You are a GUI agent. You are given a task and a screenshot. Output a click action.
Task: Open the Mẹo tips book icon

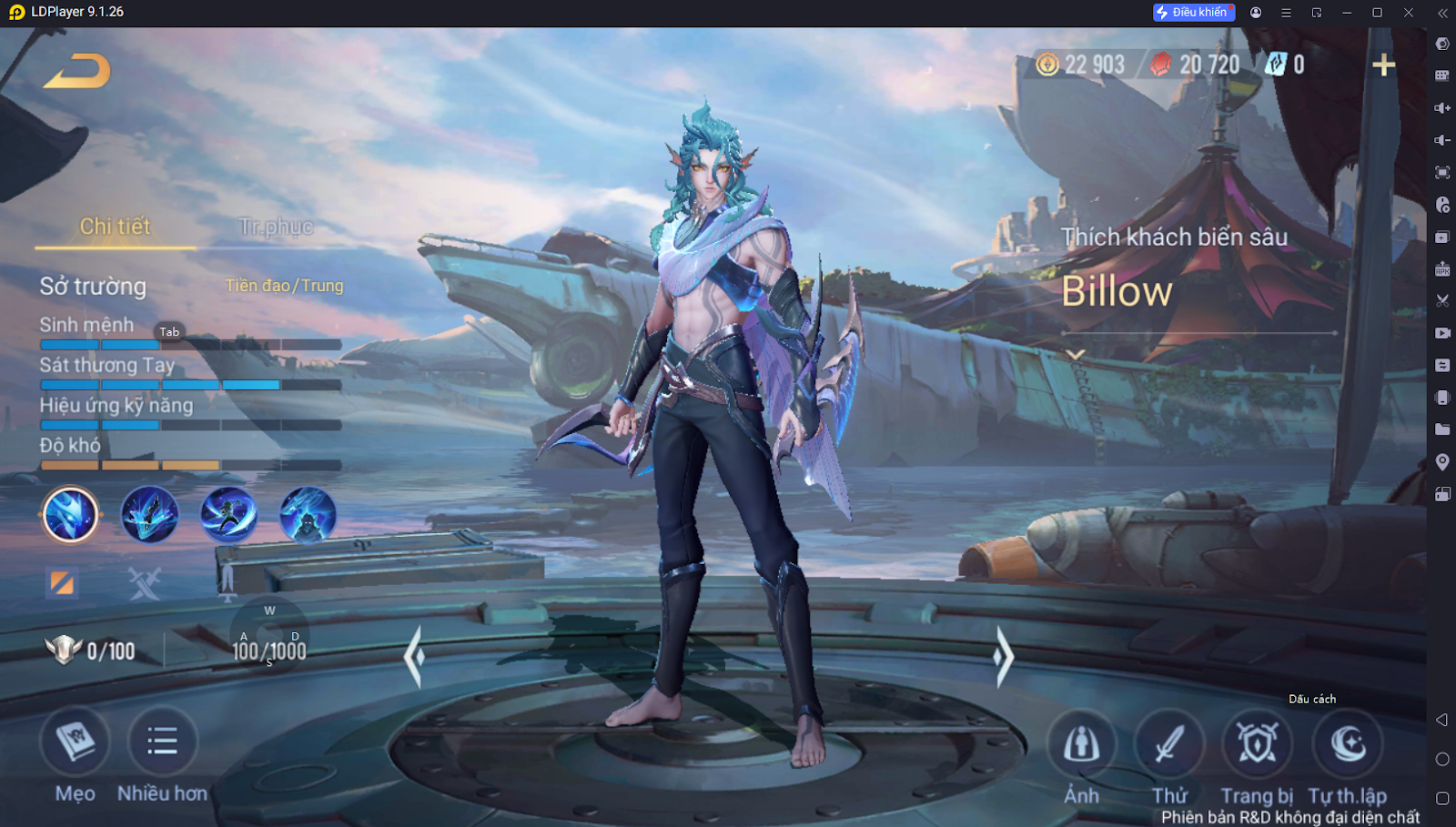[75, 741]
